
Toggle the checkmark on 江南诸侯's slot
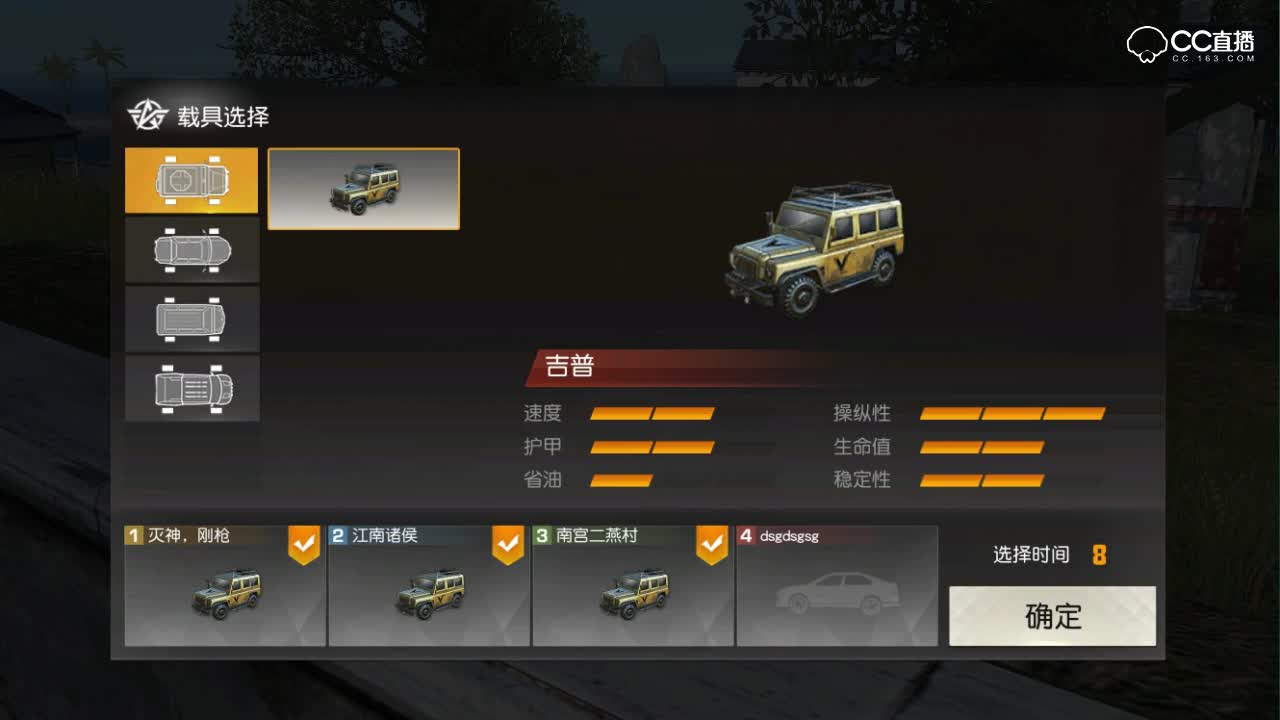[507, 541]
